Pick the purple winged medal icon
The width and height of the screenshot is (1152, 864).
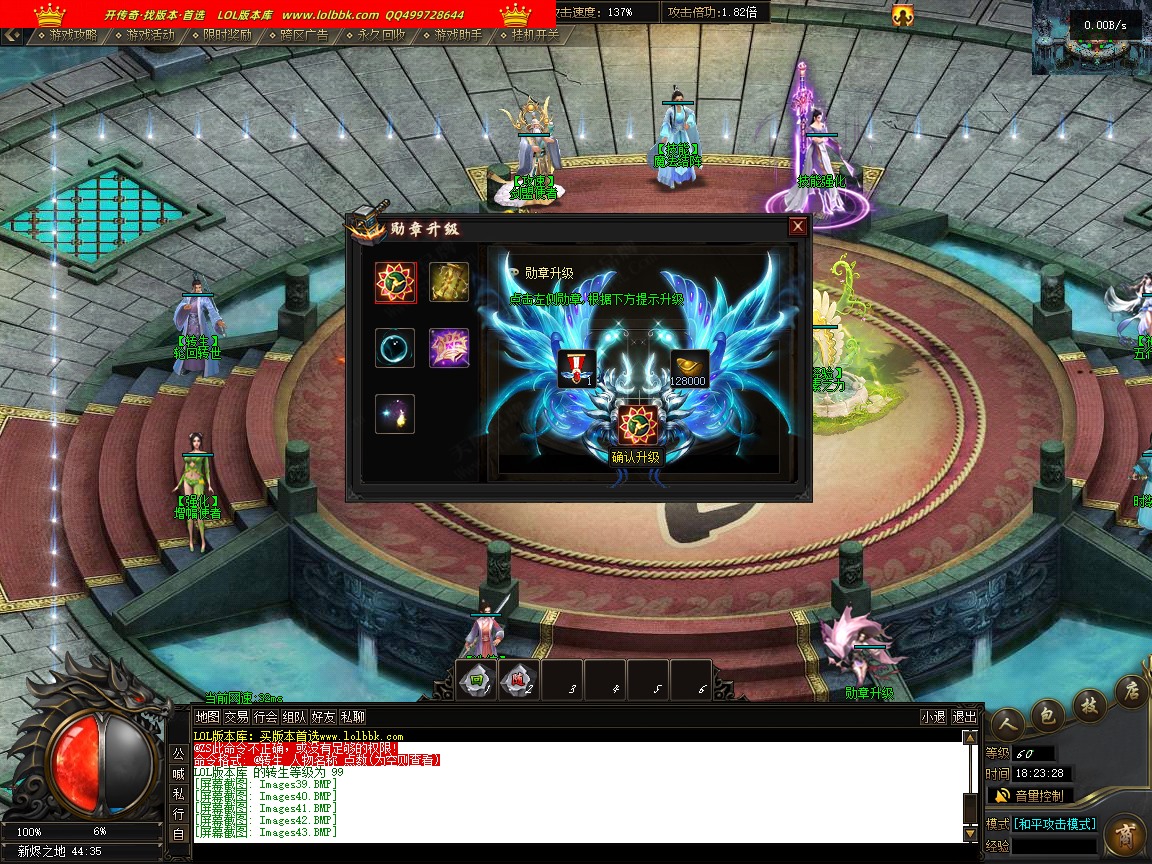[x=449, y=348]
